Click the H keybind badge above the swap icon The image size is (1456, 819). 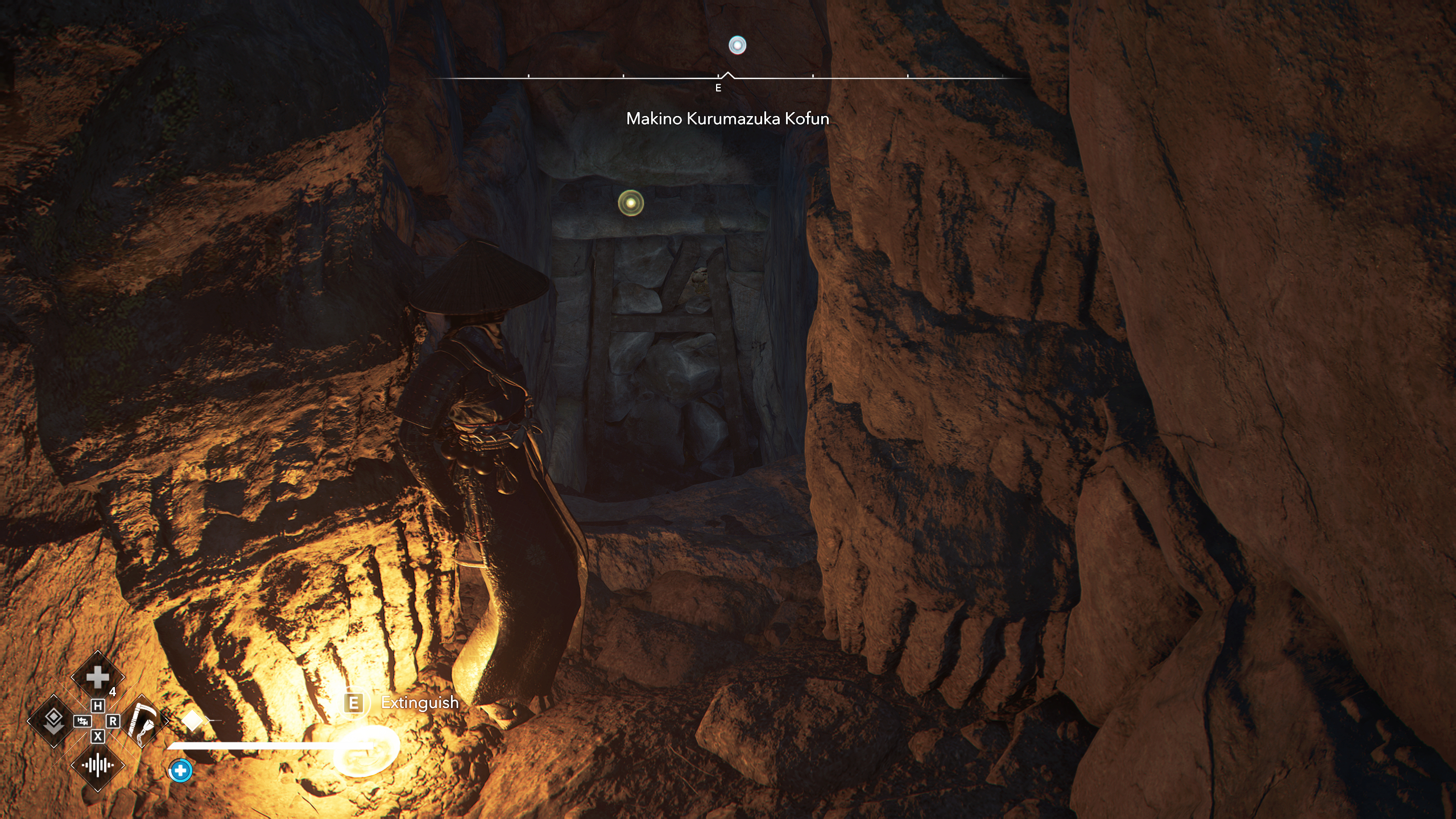point(98,705)
